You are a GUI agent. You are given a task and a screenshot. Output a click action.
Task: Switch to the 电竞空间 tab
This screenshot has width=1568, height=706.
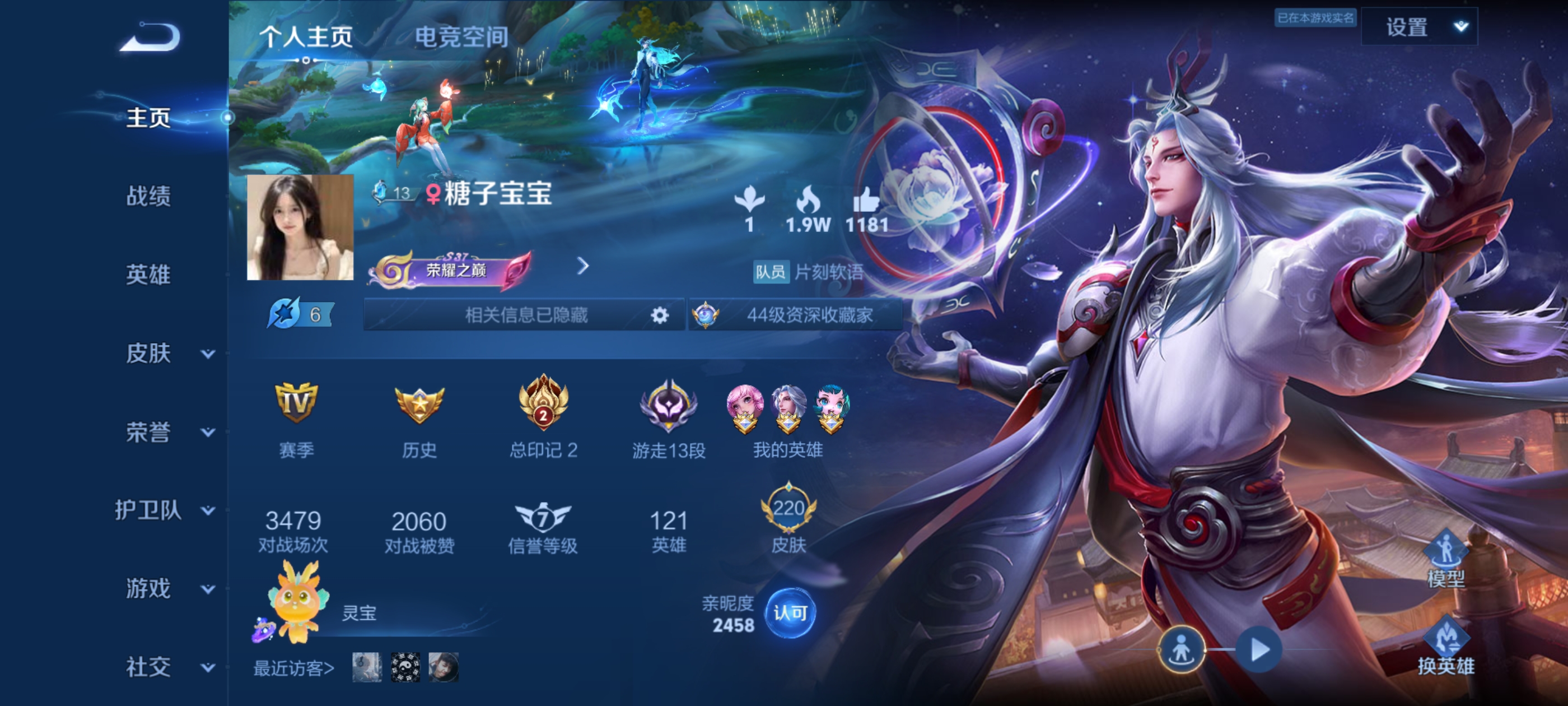pyautogui.click(x=461, y=37)
